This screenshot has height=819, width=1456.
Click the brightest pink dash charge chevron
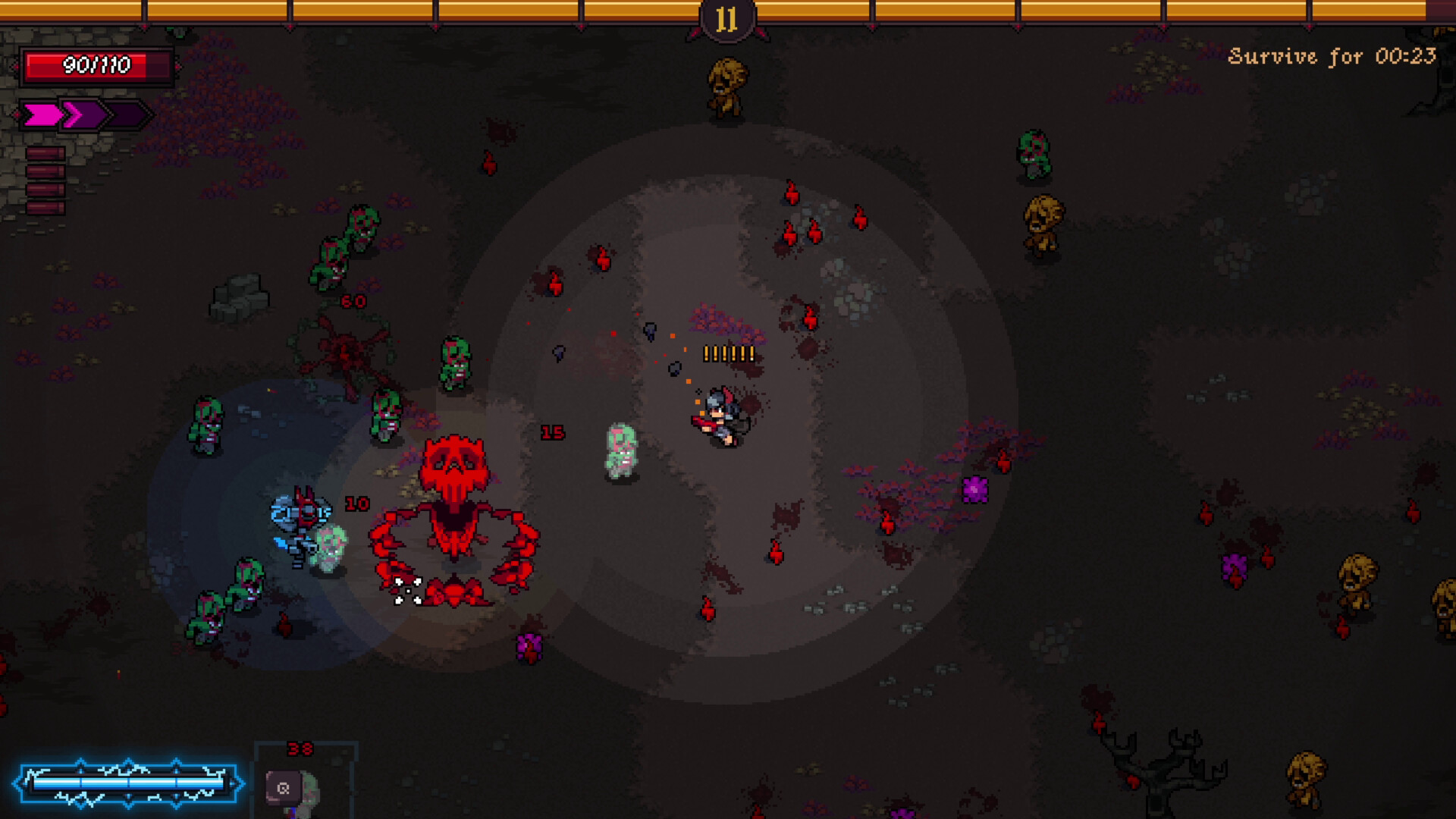coord(42,114)
